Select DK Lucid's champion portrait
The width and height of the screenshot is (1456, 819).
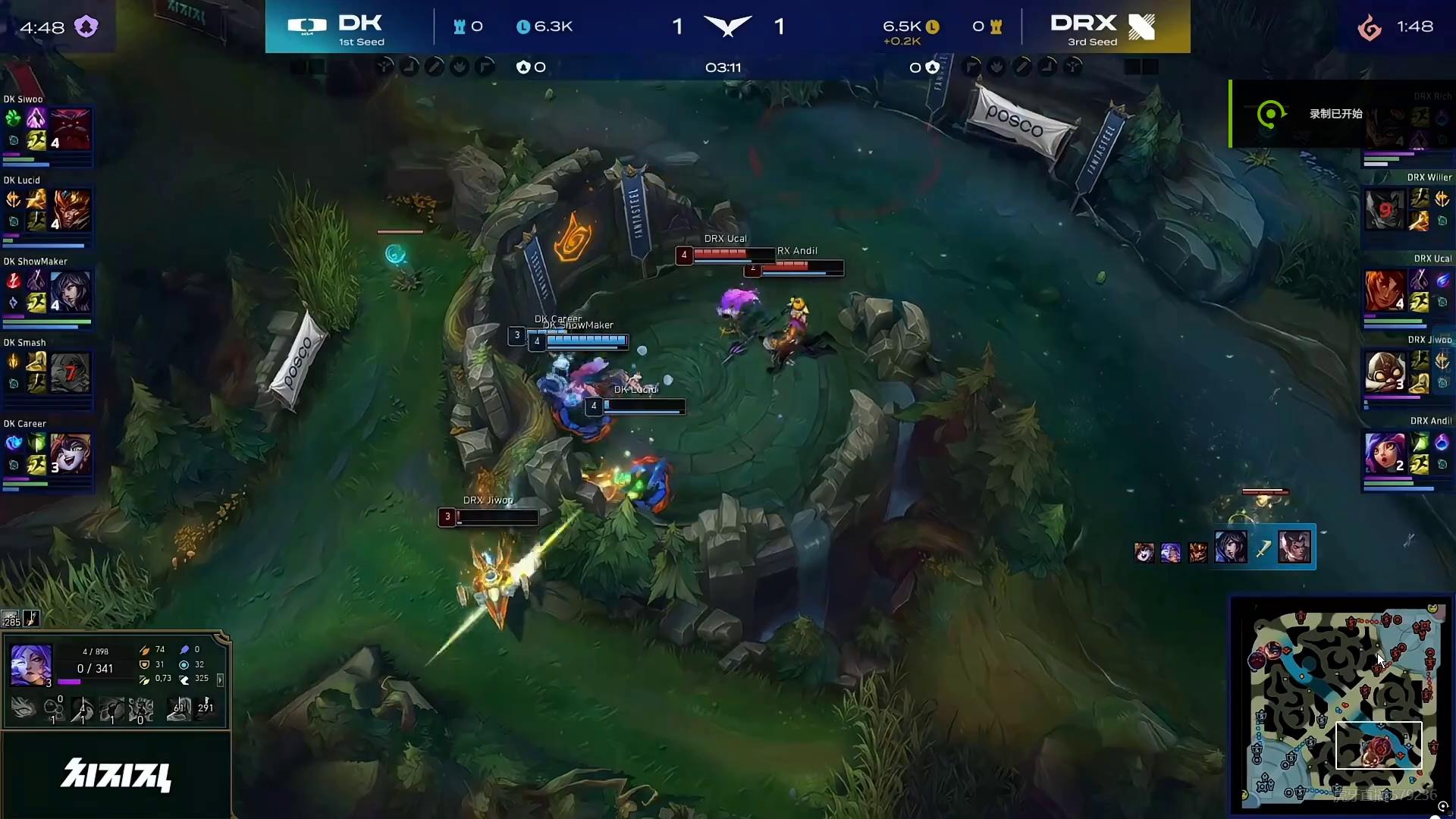(71, 210)
